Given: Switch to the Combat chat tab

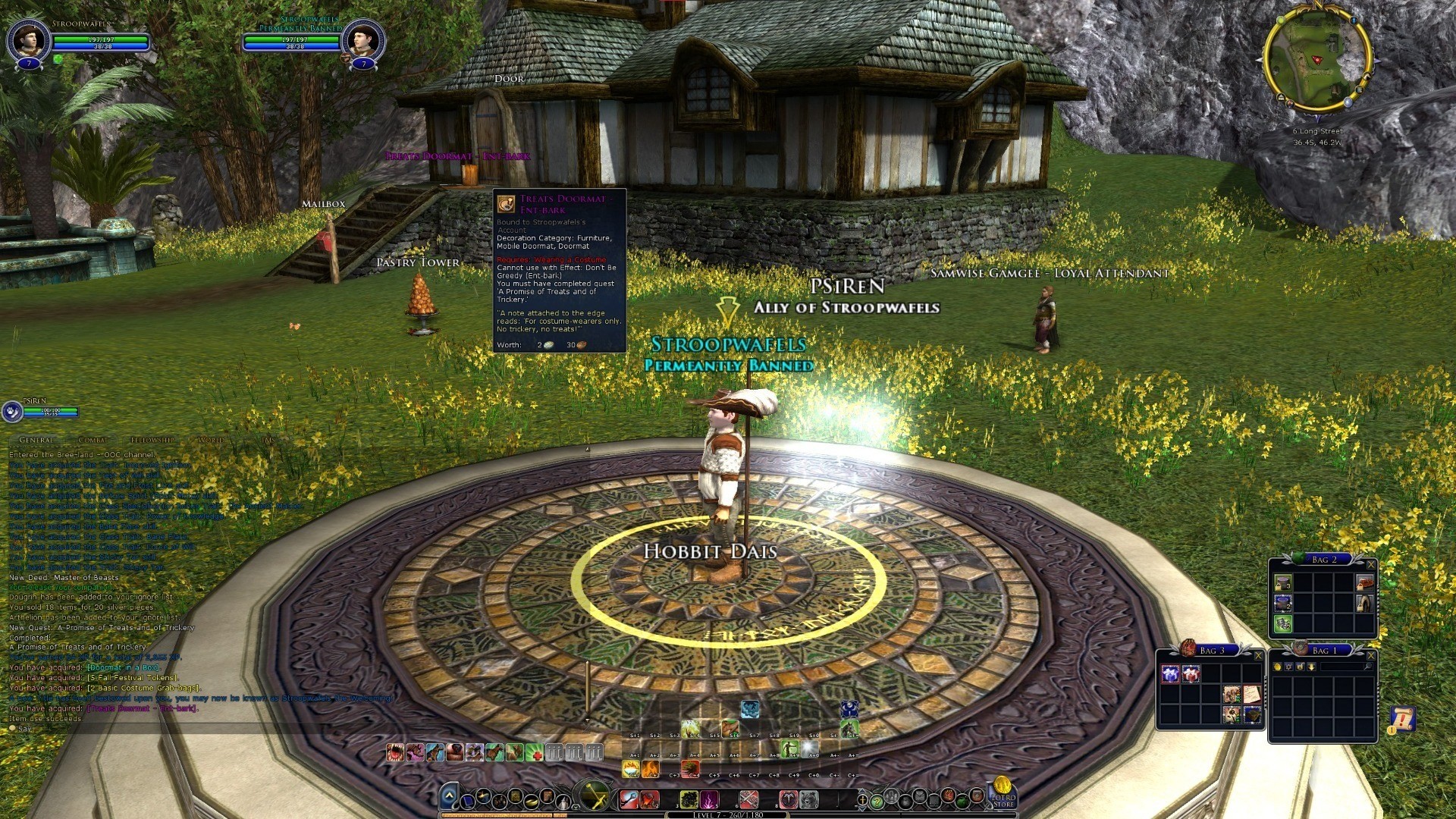Looking at the screenshot, I should point(93,440).
